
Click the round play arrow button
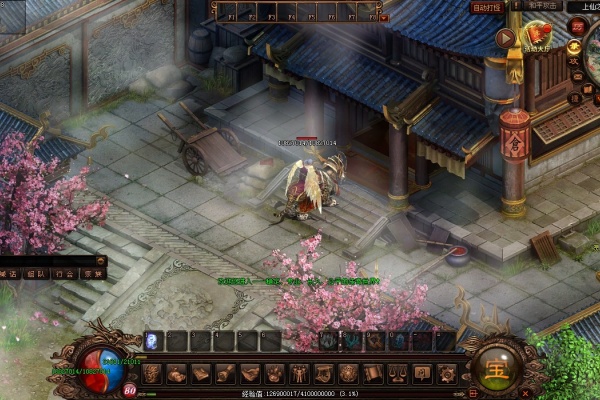tap(504, 37)
